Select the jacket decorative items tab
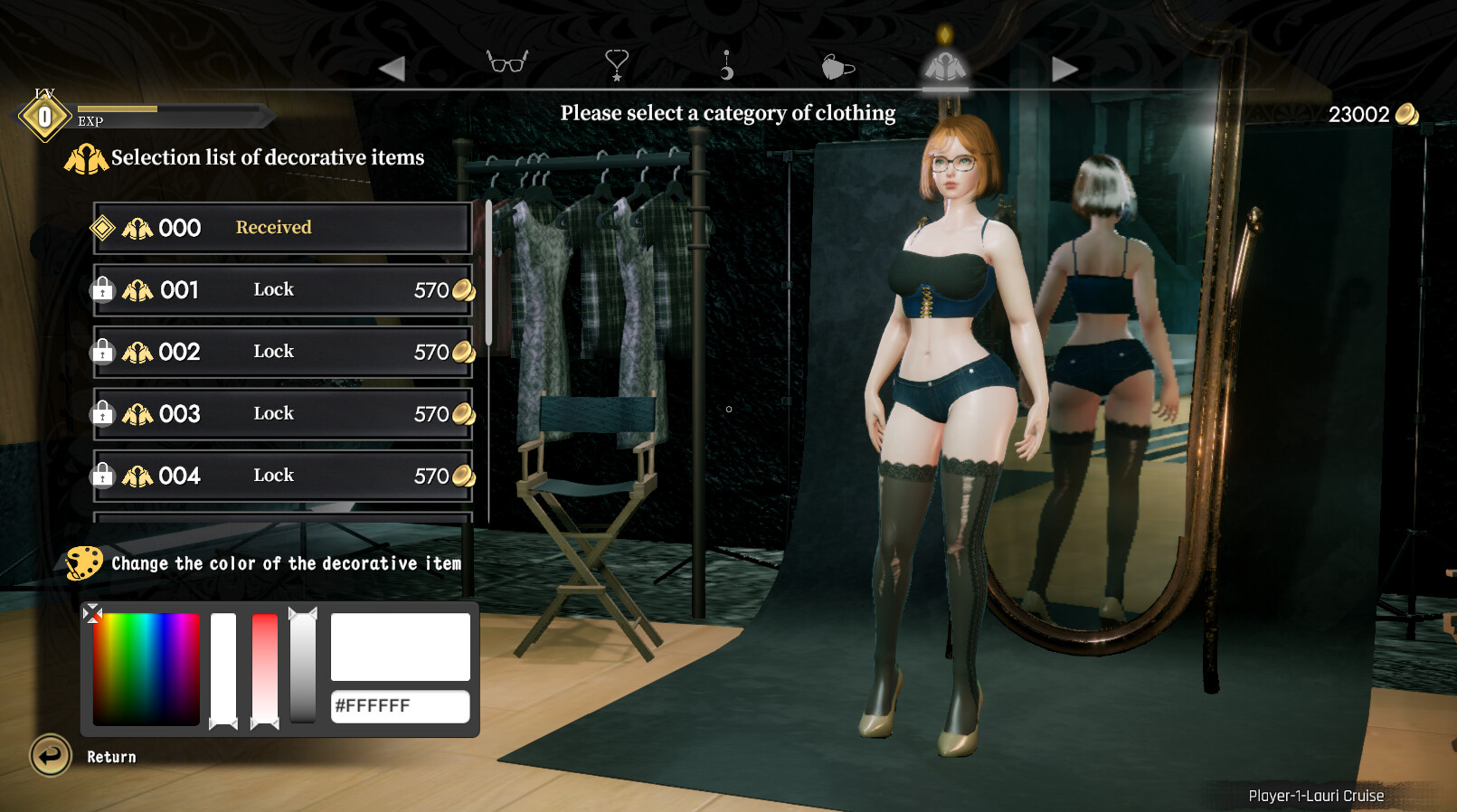This screenshot has width=1457, height=812. coord(945,67)
